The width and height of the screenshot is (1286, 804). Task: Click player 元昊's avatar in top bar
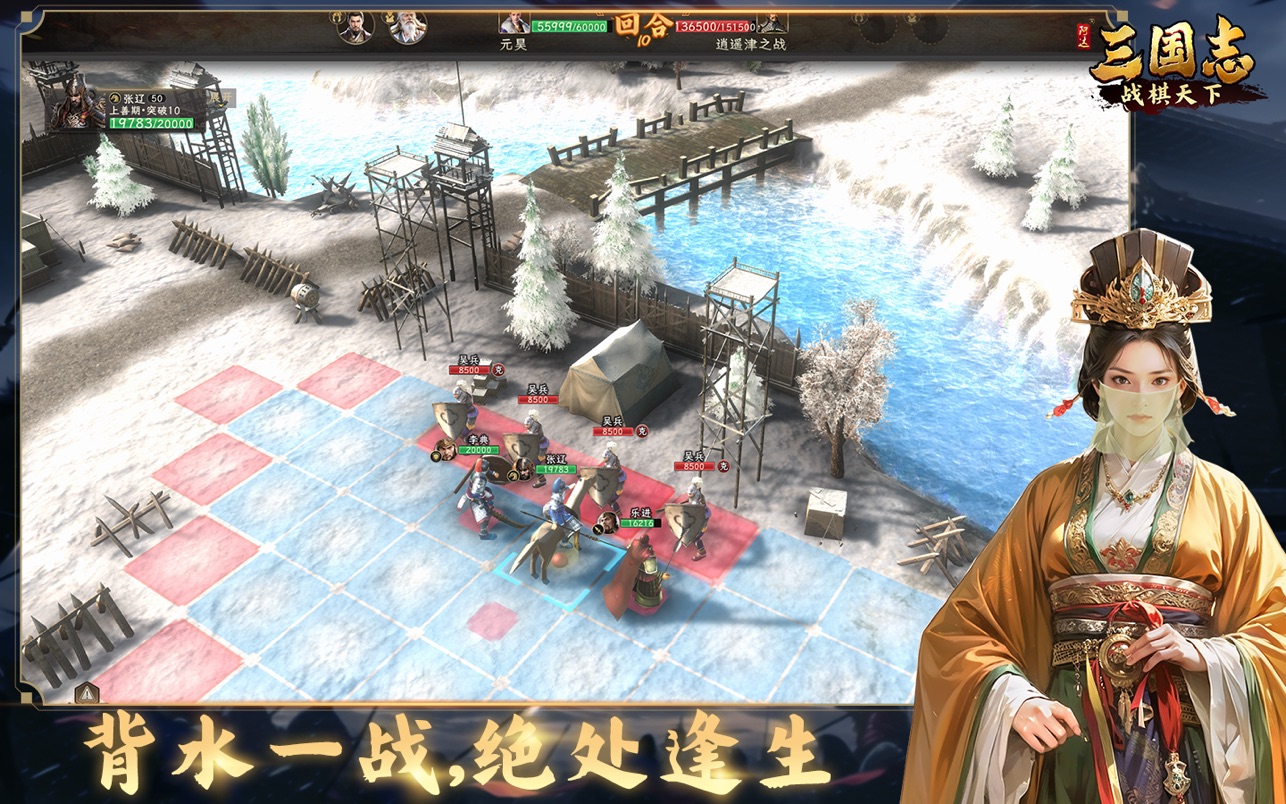pyautogui.click(x=514, y=21)
